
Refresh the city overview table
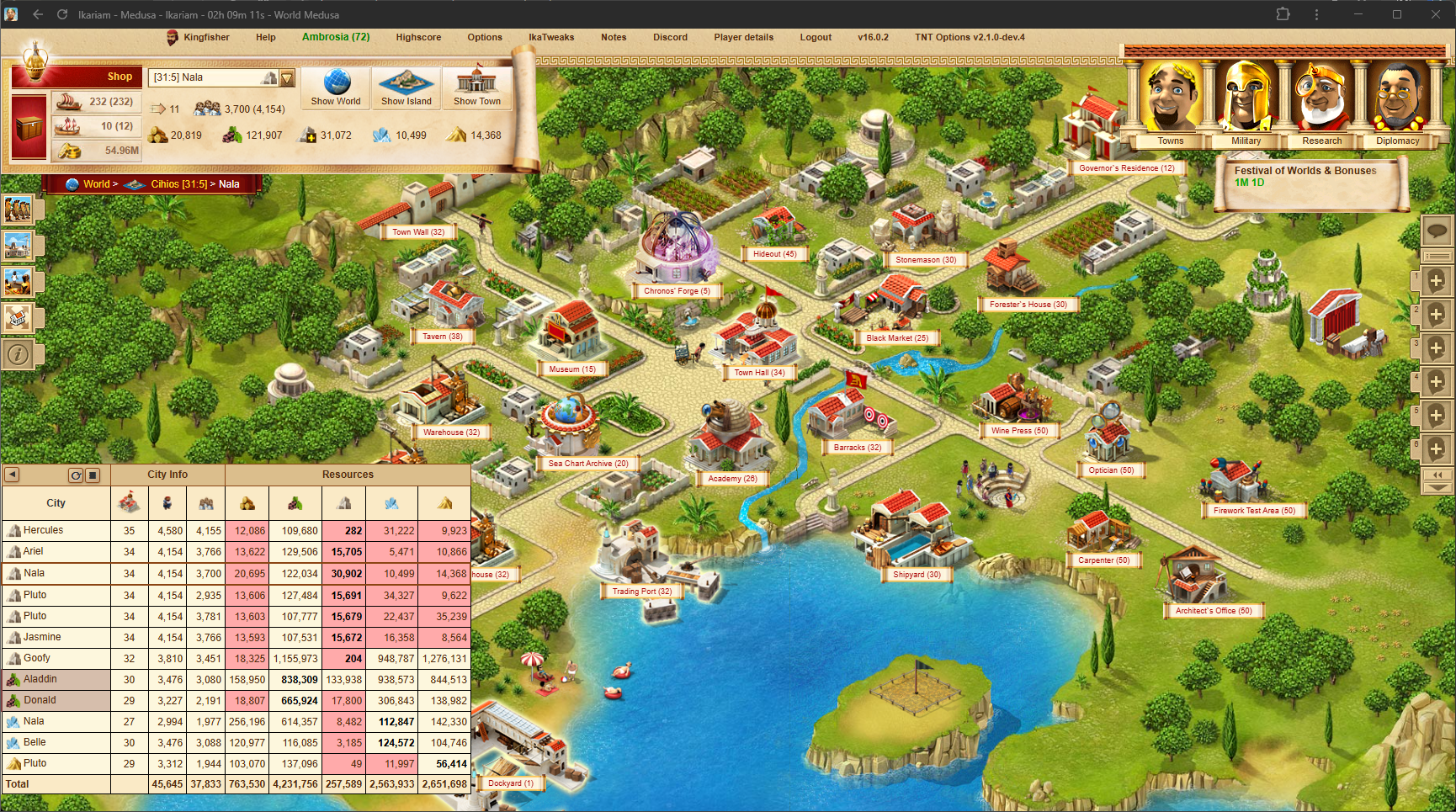pyautogui.click(x=76, y=475)
